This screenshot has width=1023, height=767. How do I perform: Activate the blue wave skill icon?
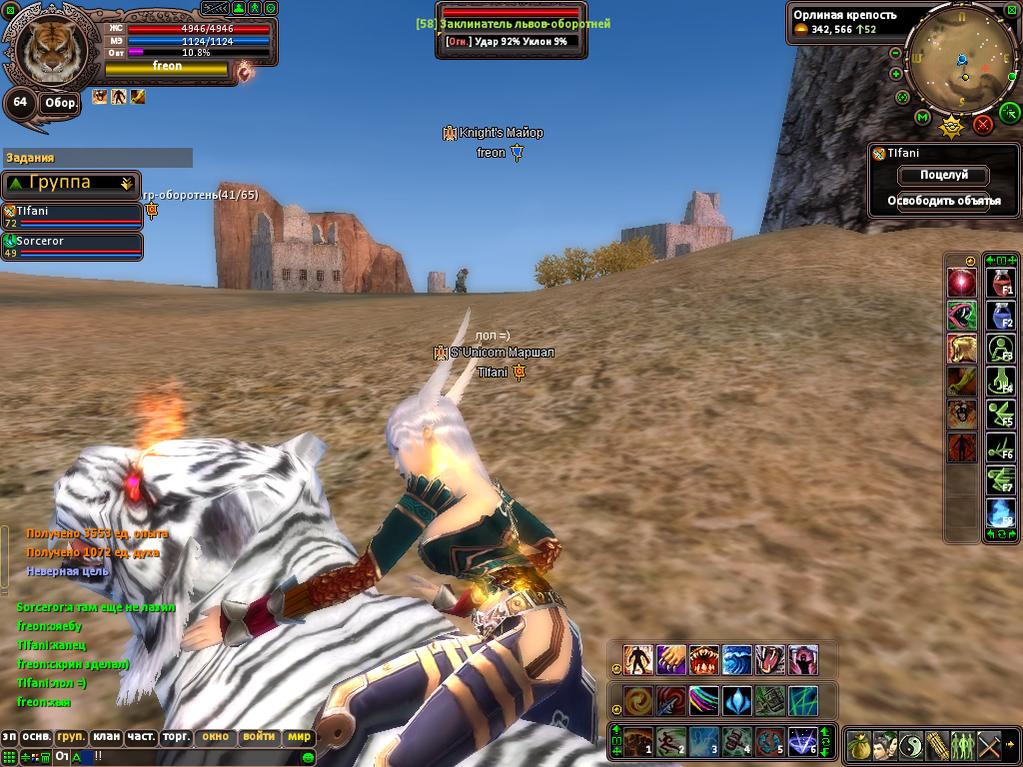click(737, 659)
